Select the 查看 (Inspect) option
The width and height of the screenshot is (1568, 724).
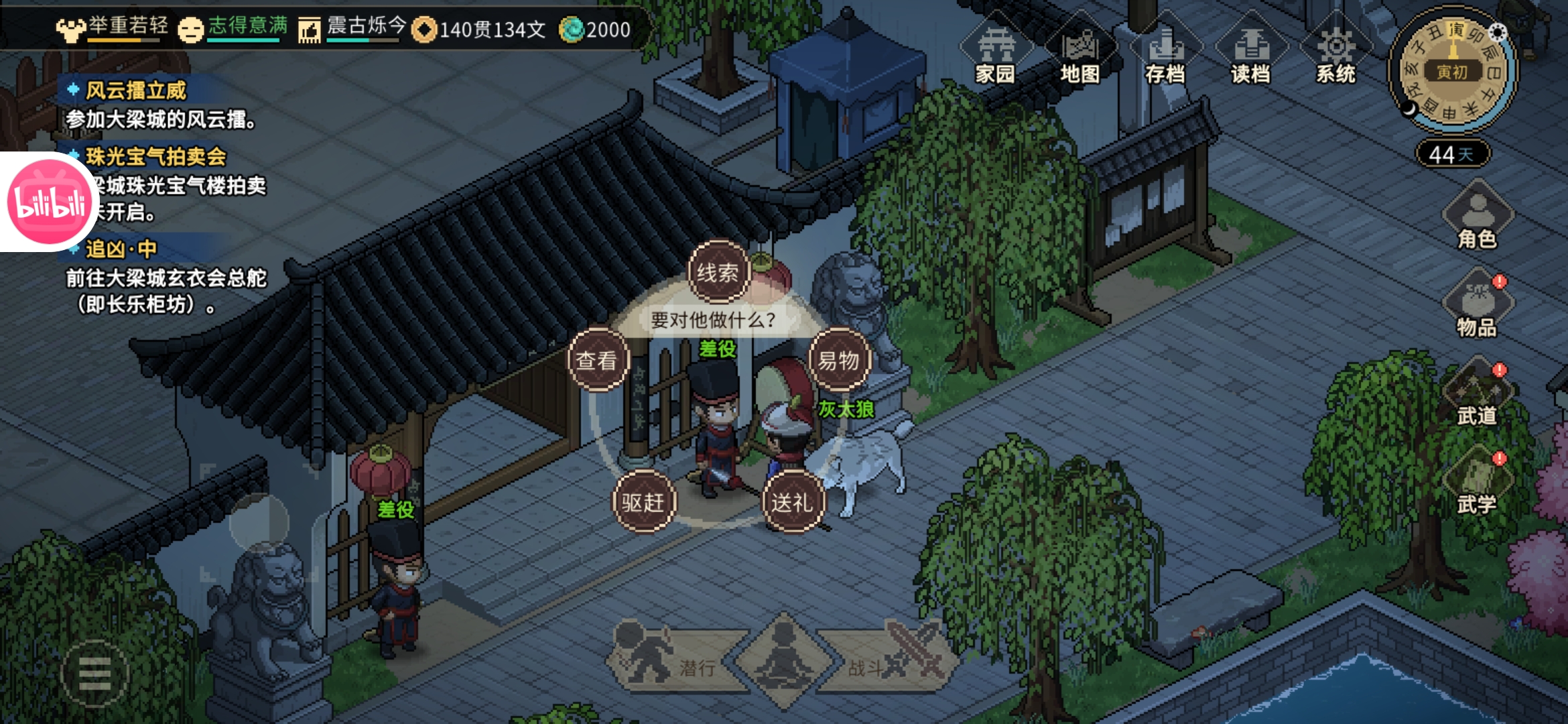click(596, 360)
